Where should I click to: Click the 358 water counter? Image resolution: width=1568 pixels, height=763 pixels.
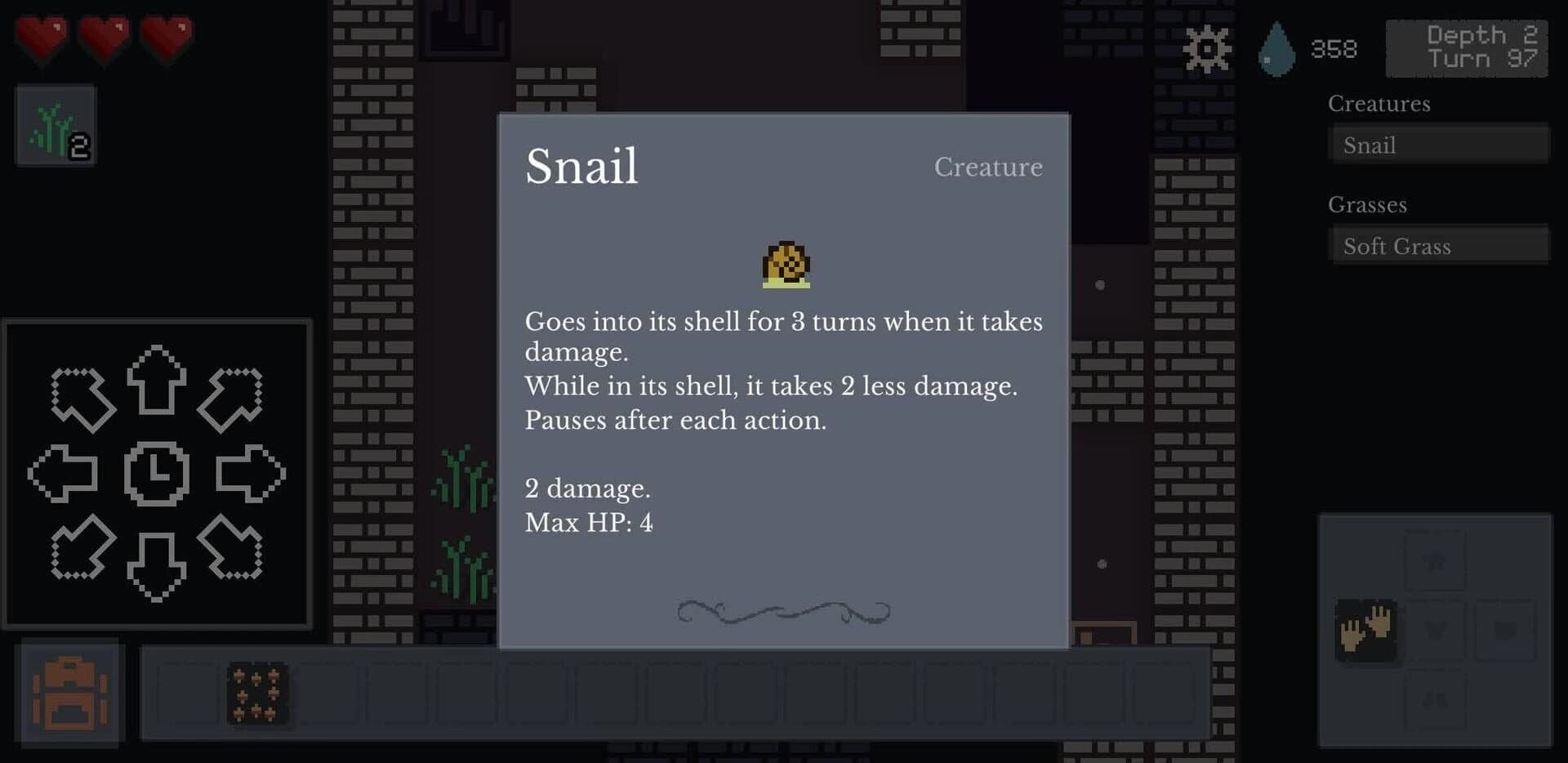click(1334, 49)
